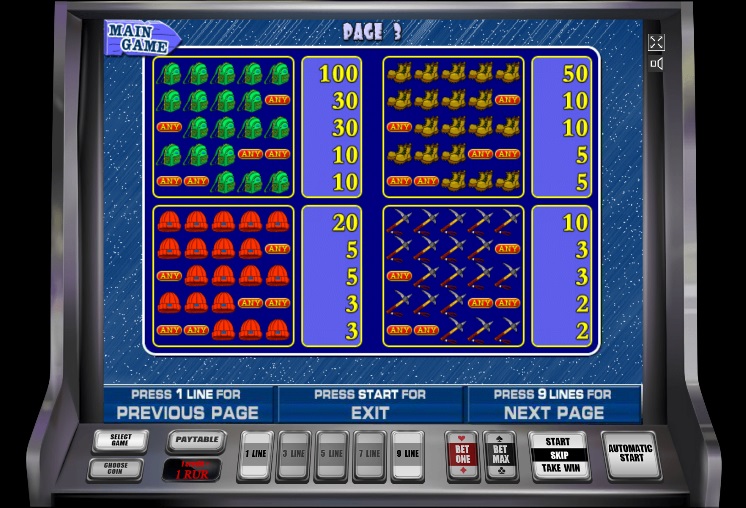Viewport: 746px width, 508px height.
Task: Hit the Start / Skip / Take Win button
Action: coord(558,455)
